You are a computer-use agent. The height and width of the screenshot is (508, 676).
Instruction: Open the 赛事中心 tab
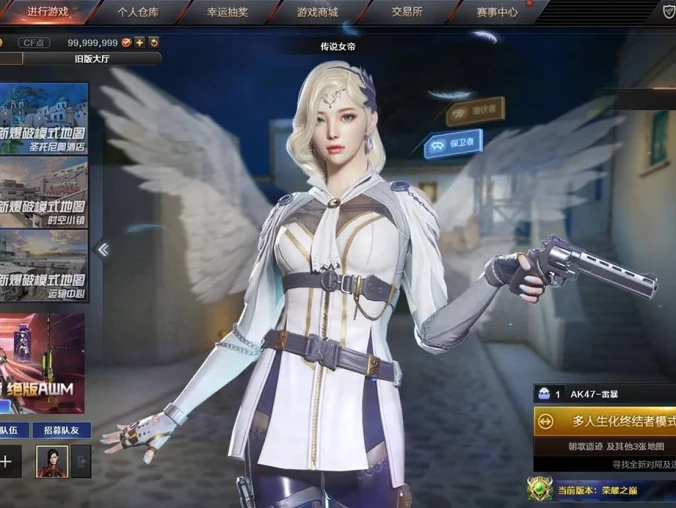pyautogui.click(x=496, y=12)
